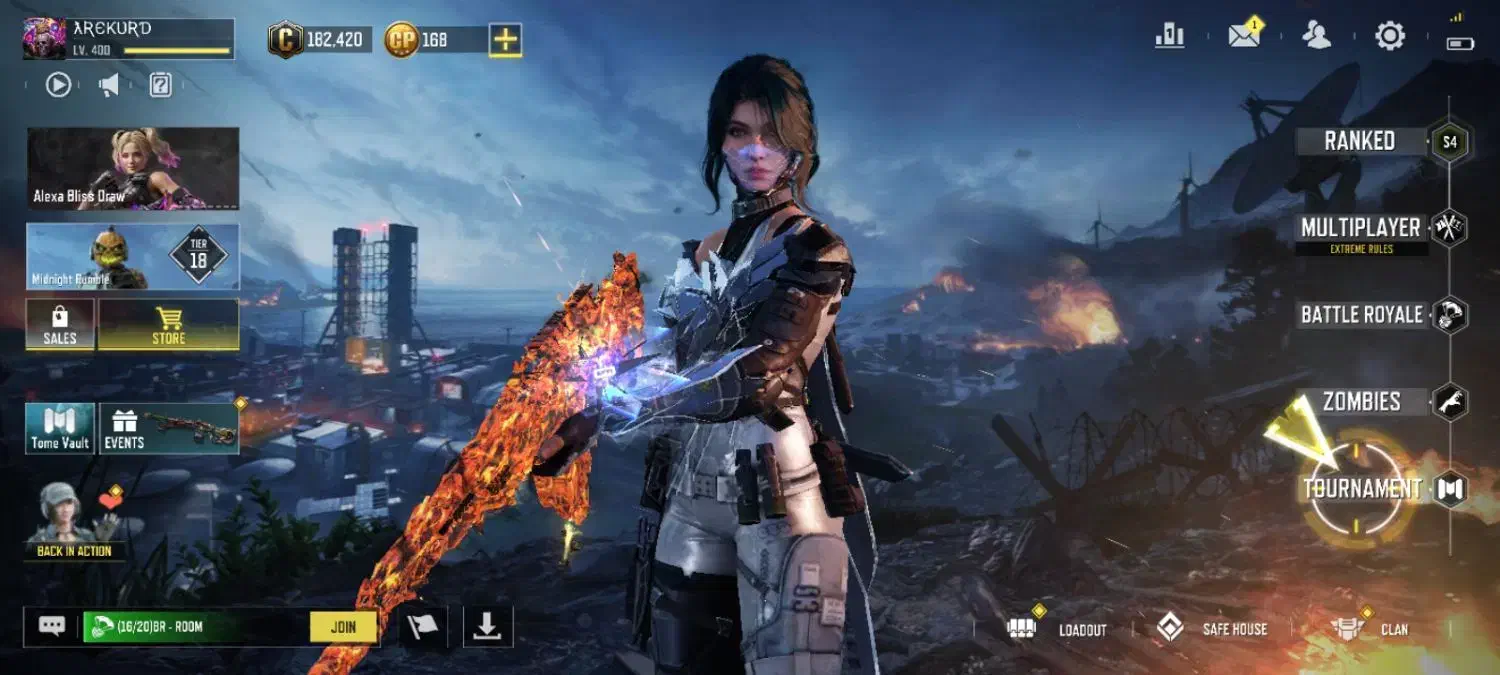Open the Loadout screen

click(x=1062, y=629)
